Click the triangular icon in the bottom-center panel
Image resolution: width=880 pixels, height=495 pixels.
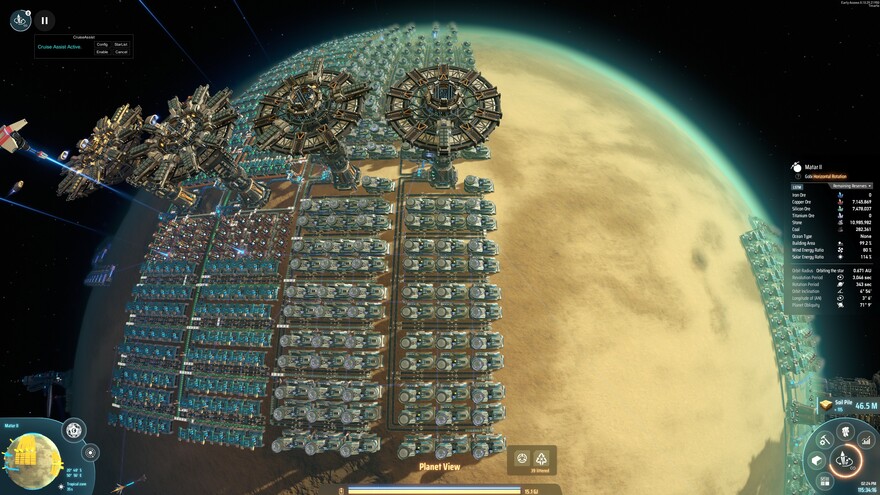[x=543, y=458]
